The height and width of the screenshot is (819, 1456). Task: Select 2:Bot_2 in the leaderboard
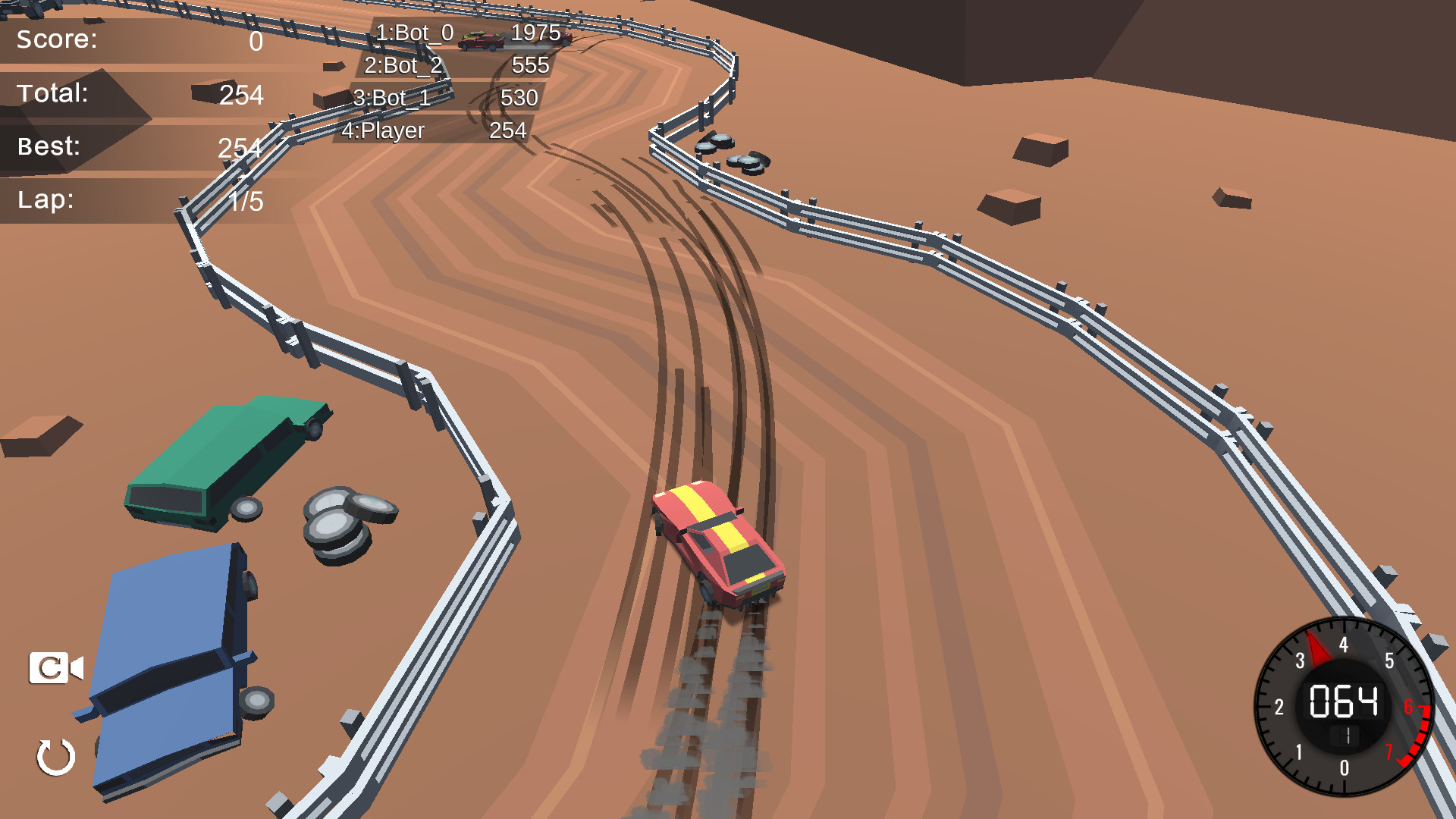pos(402,66)
